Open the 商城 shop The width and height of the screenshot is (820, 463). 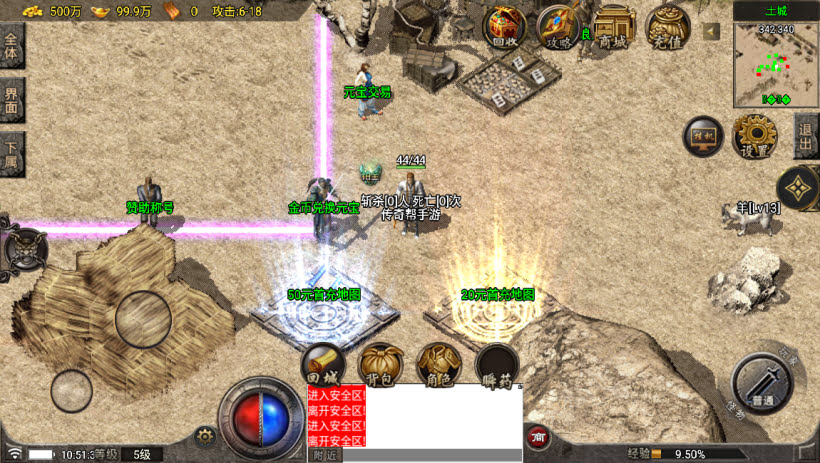[614, 26]
